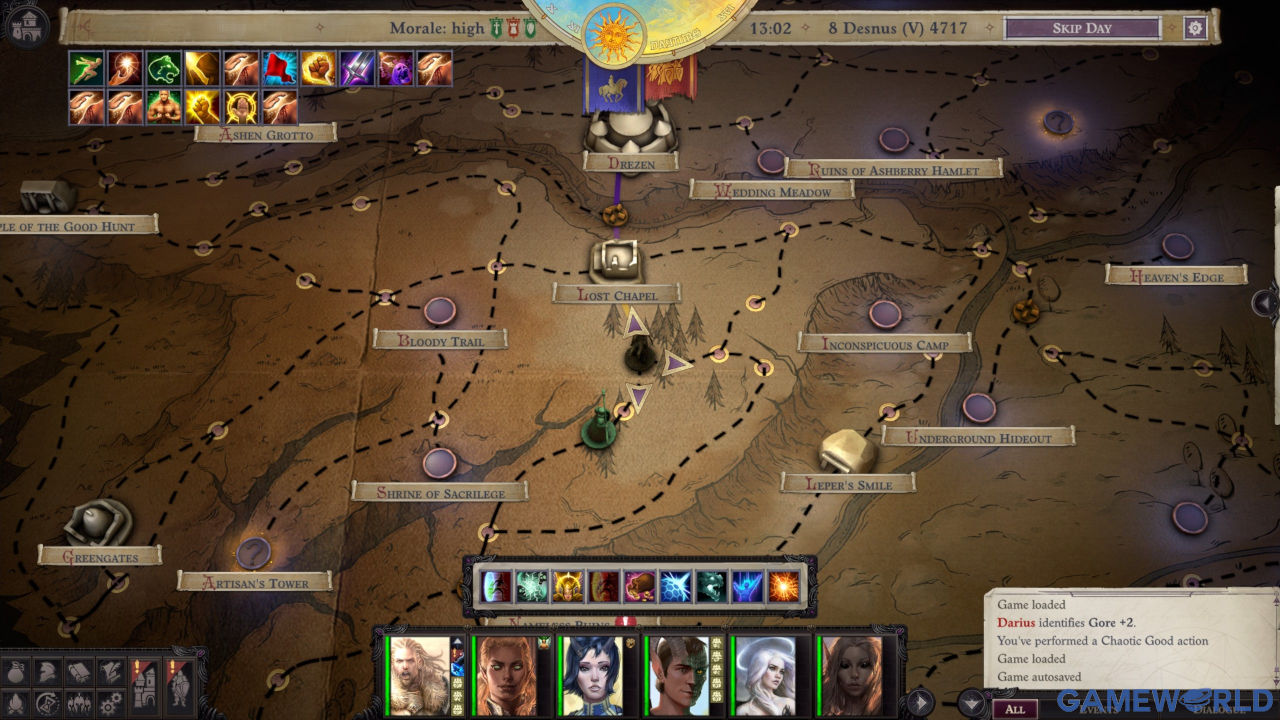Viewport: 1280px width, 720px height.
Task: Open the character sheet helmet icon
Action: [46, 669]
